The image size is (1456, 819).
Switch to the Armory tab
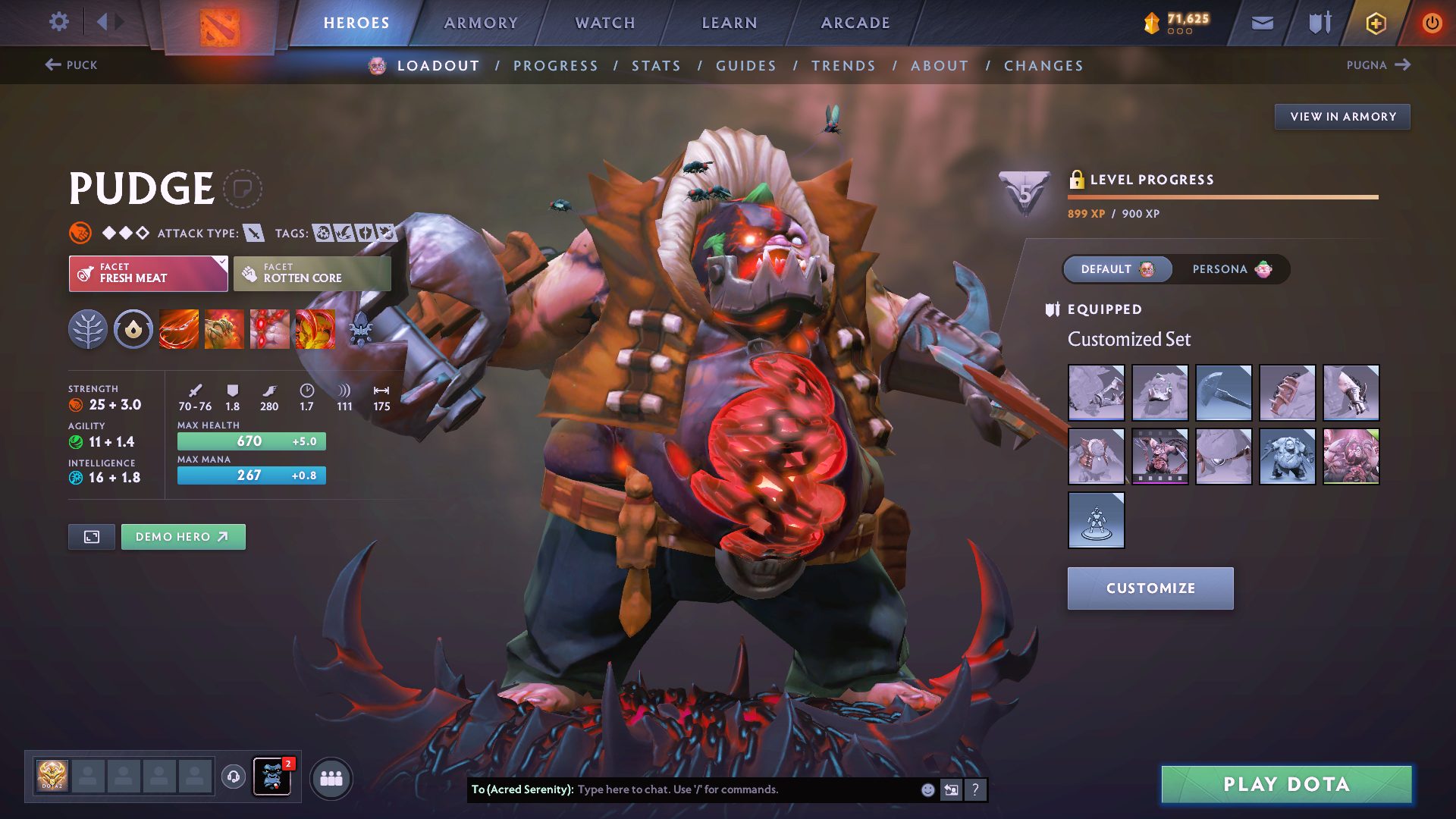point(481,23)
